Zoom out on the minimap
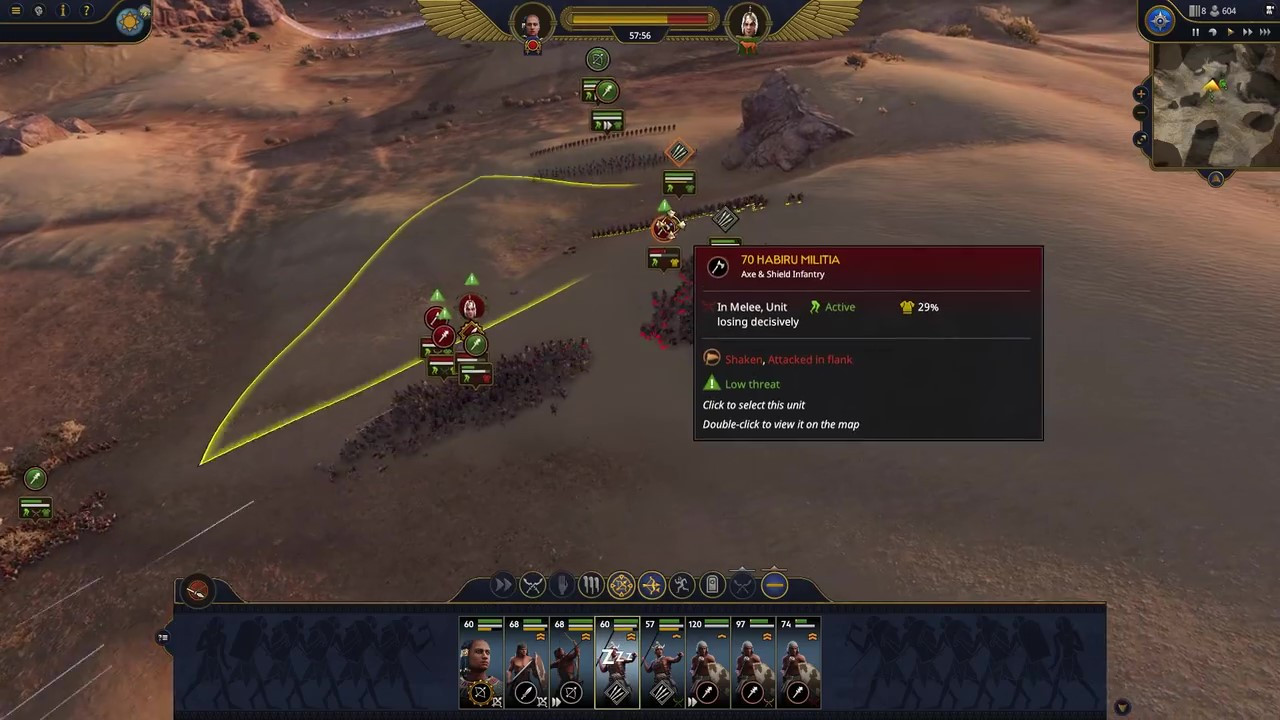The width and height of the screenshot is (1280, 720). click(1141, 112)
